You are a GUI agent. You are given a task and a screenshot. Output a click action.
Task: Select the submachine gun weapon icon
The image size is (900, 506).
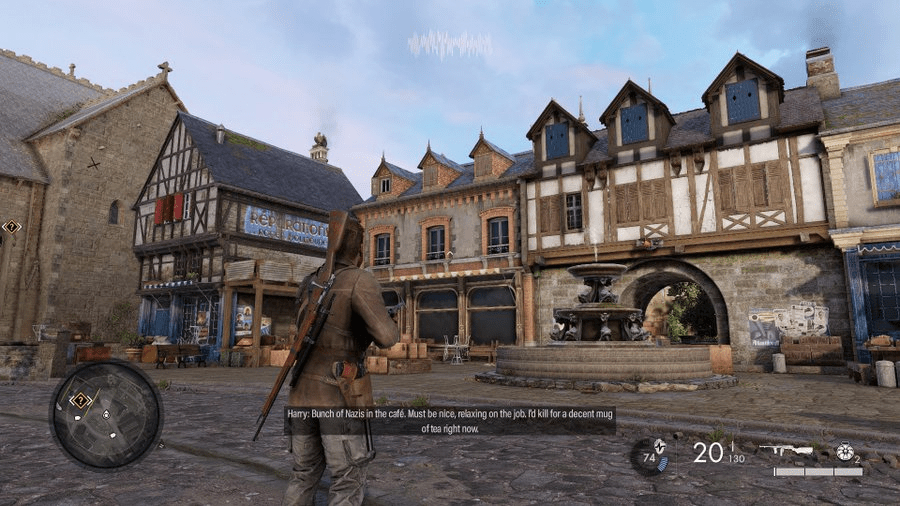pyautogui.click(x=785, y=450)
